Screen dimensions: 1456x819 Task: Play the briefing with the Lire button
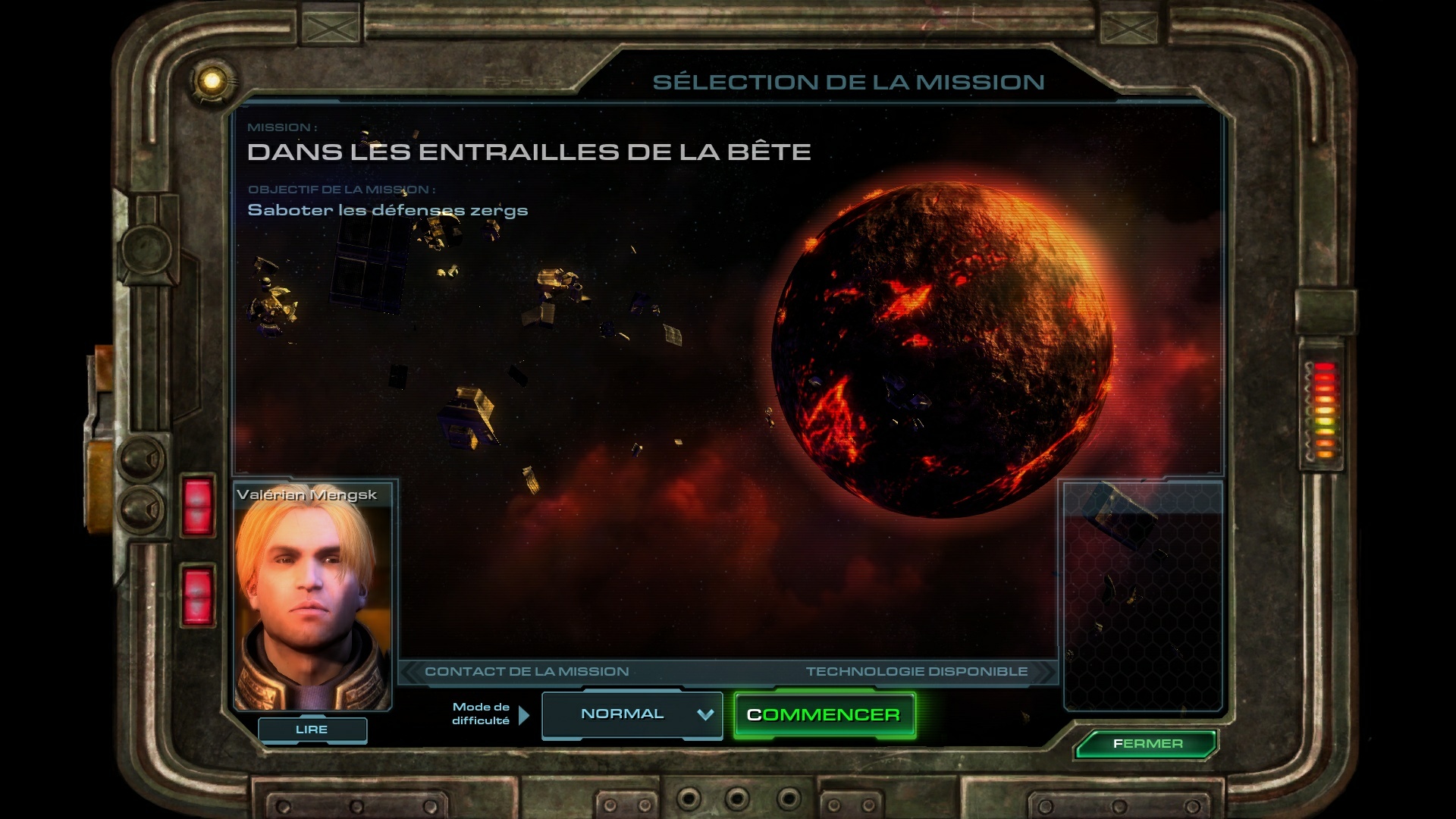pos(312,730)
